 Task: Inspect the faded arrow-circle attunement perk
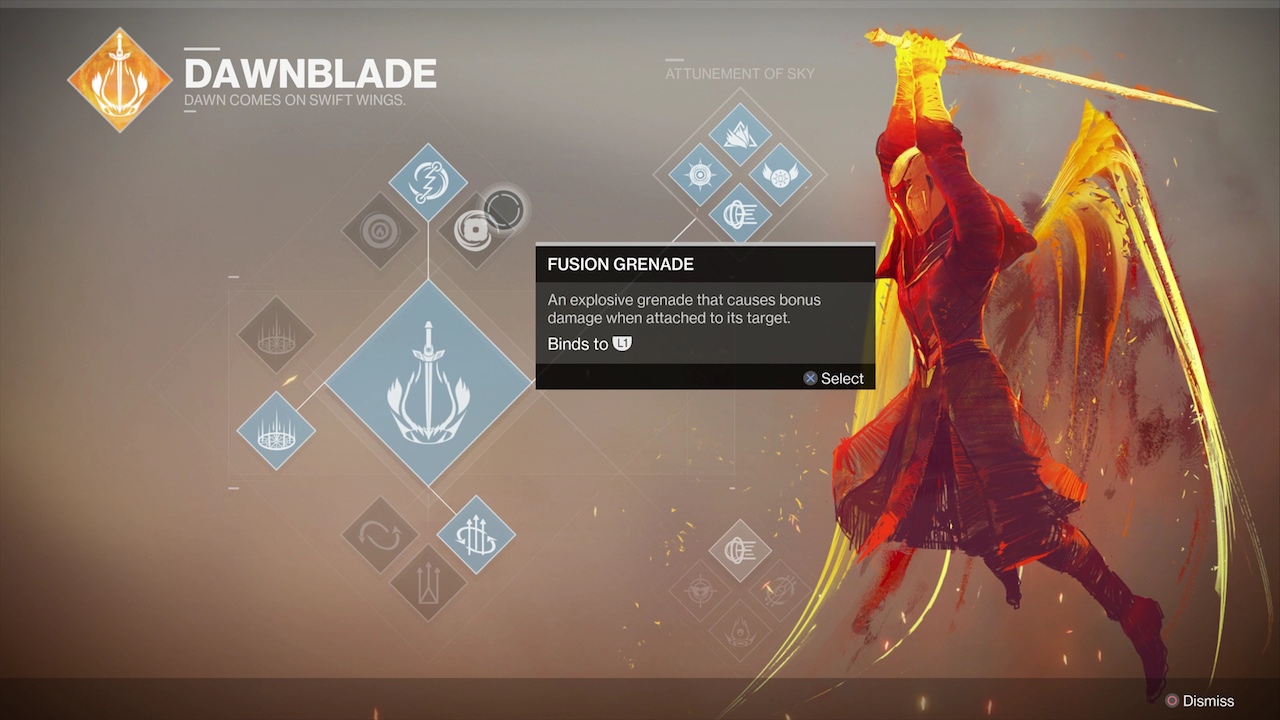click(780, 590)
